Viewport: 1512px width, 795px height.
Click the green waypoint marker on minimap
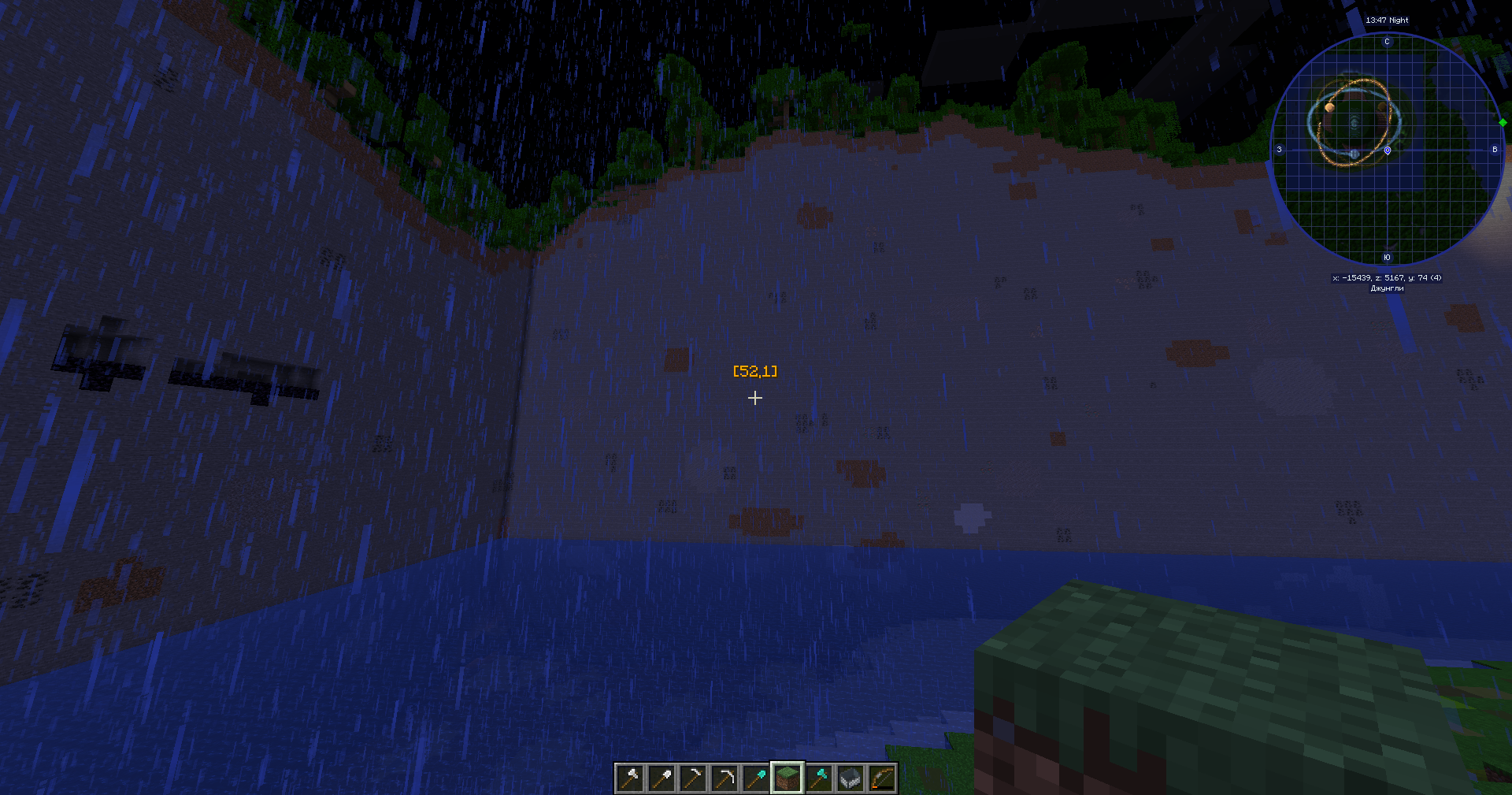[x=1503, y=122]
